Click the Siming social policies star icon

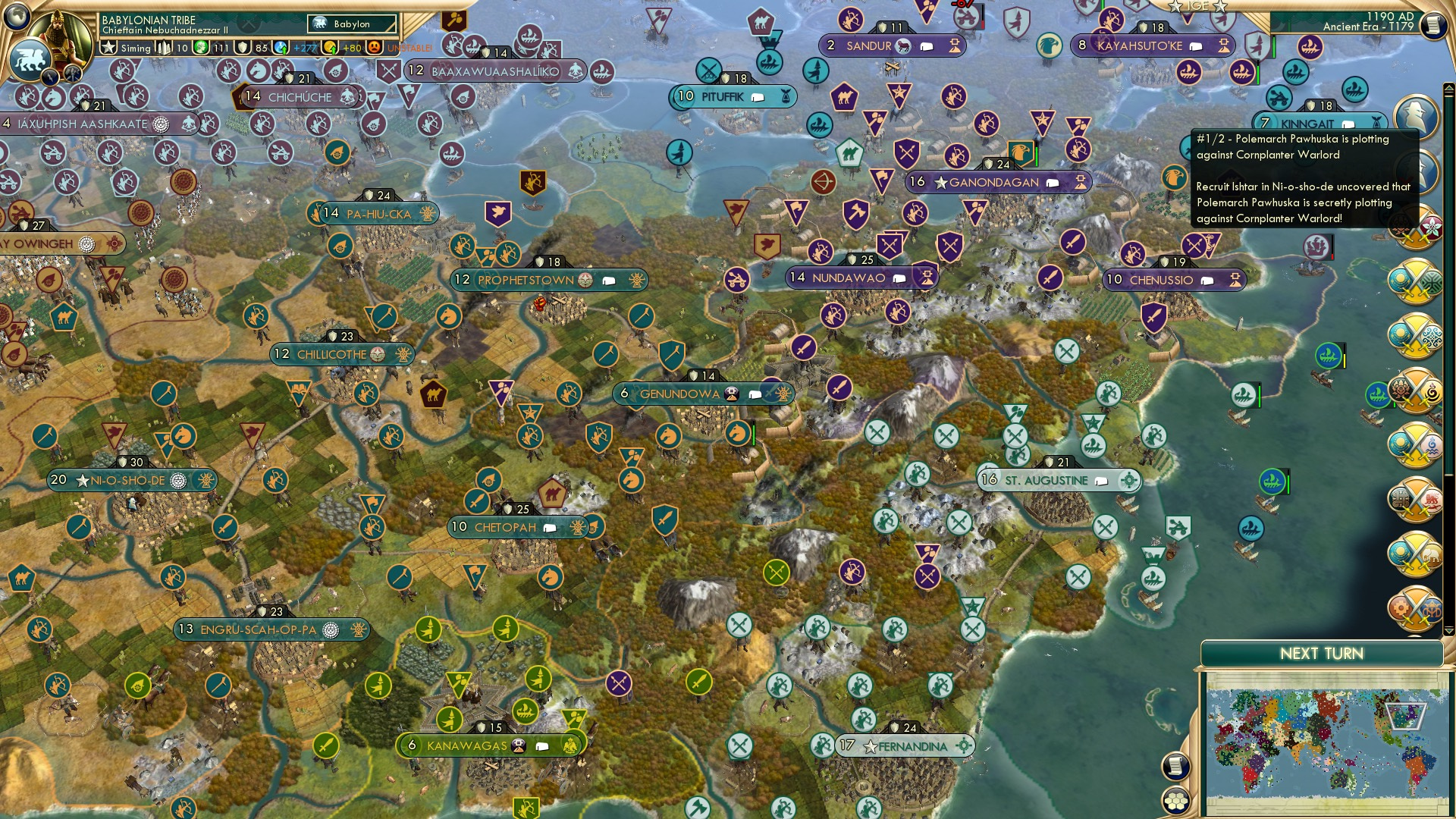pyautogui.click(x=108, y=47)
